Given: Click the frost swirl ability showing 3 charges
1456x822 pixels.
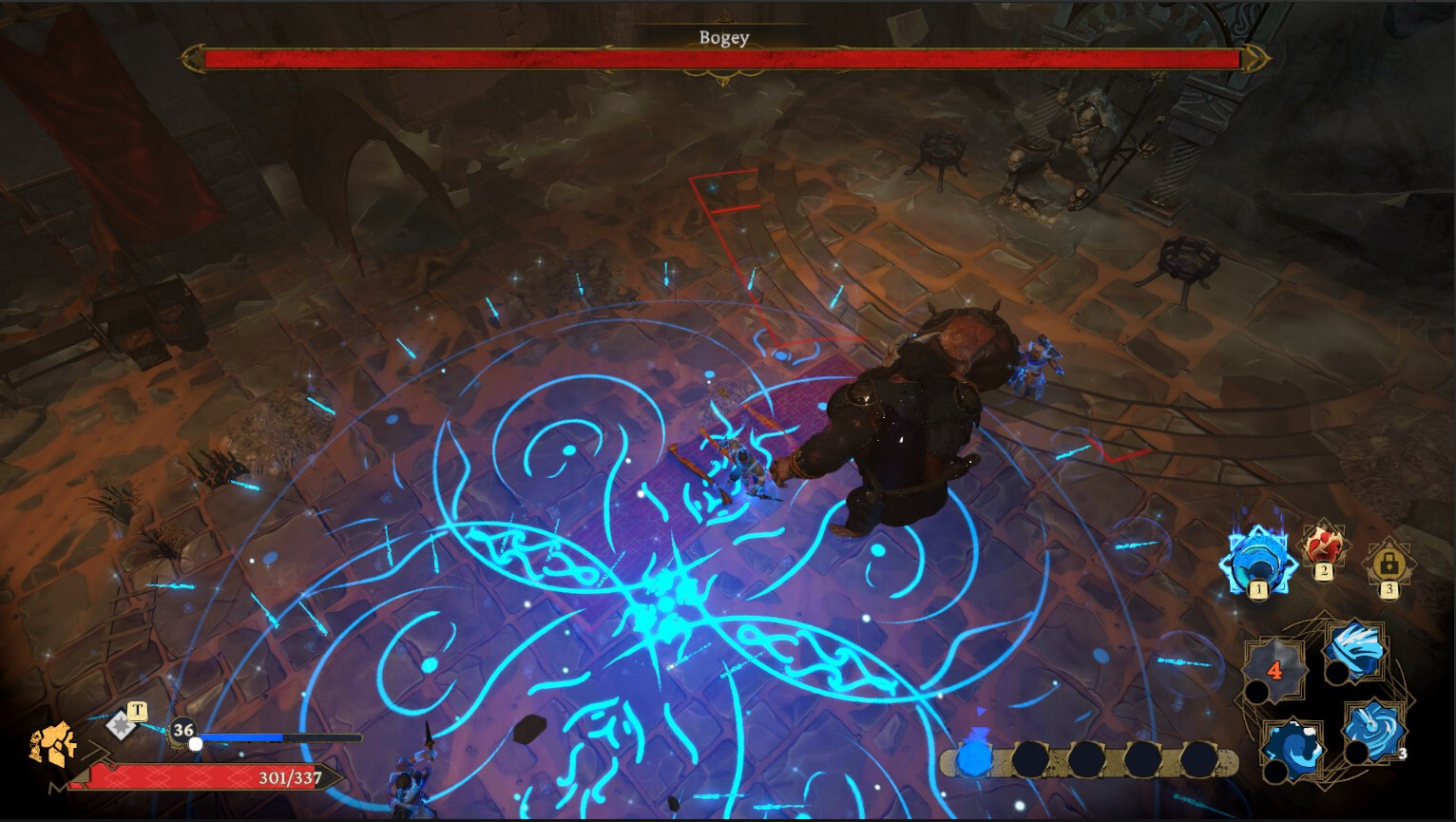Looking at the screenshot, I should tap(1371, 731).
